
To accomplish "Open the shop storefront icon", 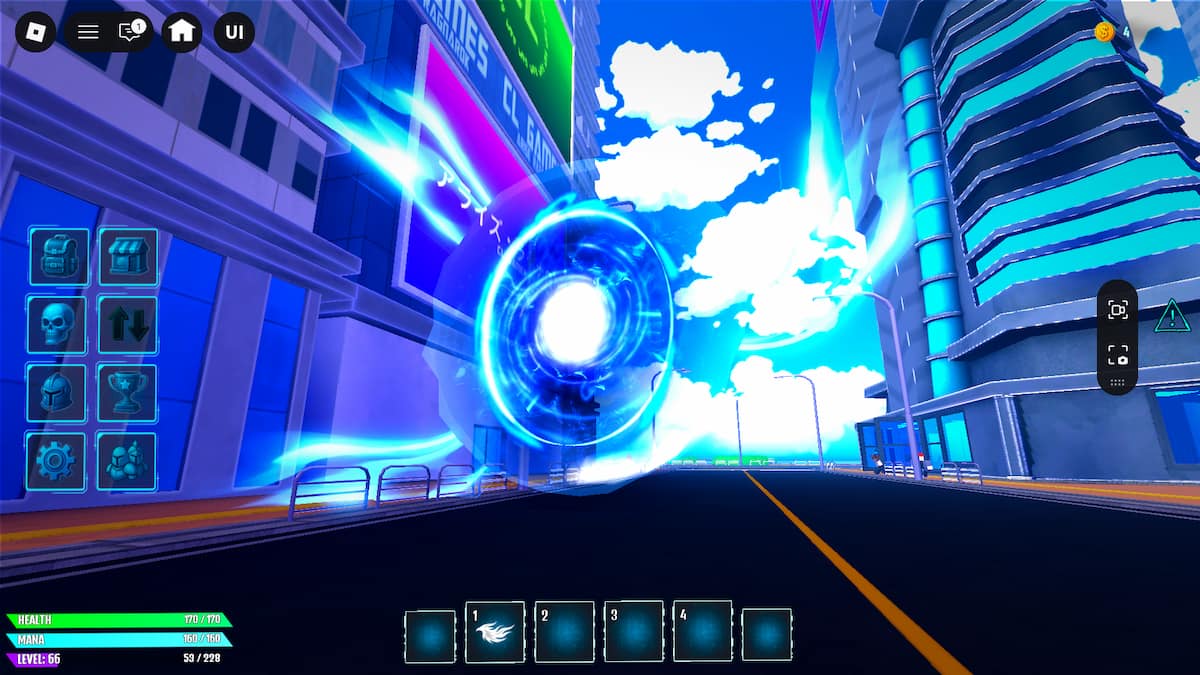I will pyautogui.click(x=127, y=257).
